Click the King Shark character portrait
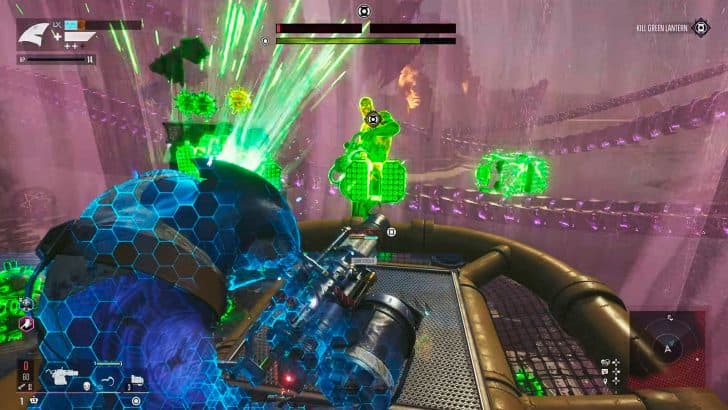 tap(34, 36)
